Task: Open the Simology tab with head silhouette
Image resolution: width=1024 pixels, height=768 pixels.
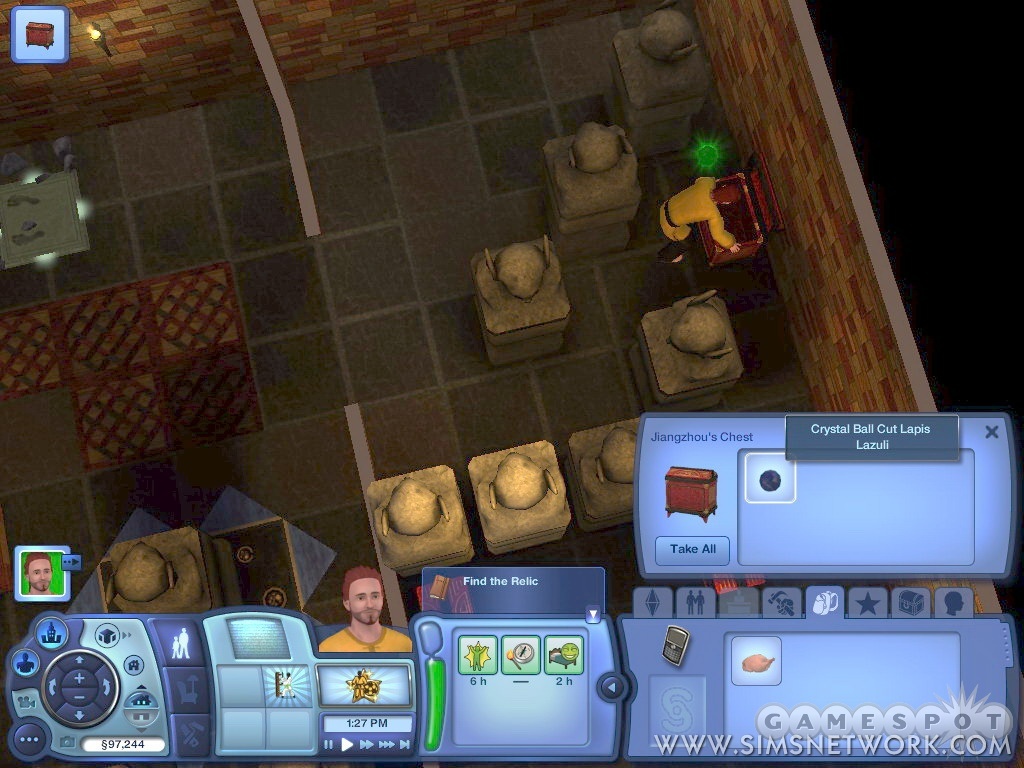Action: [953, 602]
